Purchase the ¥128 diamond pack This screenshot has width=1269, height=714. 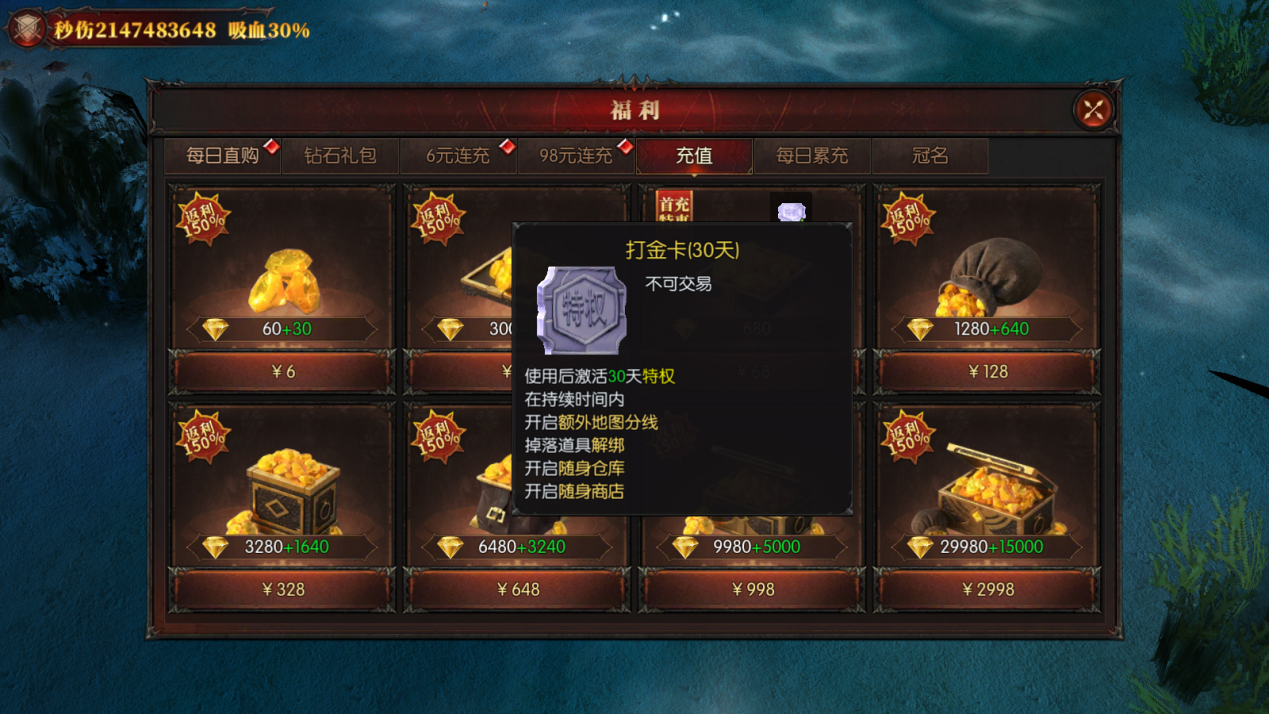988,372
